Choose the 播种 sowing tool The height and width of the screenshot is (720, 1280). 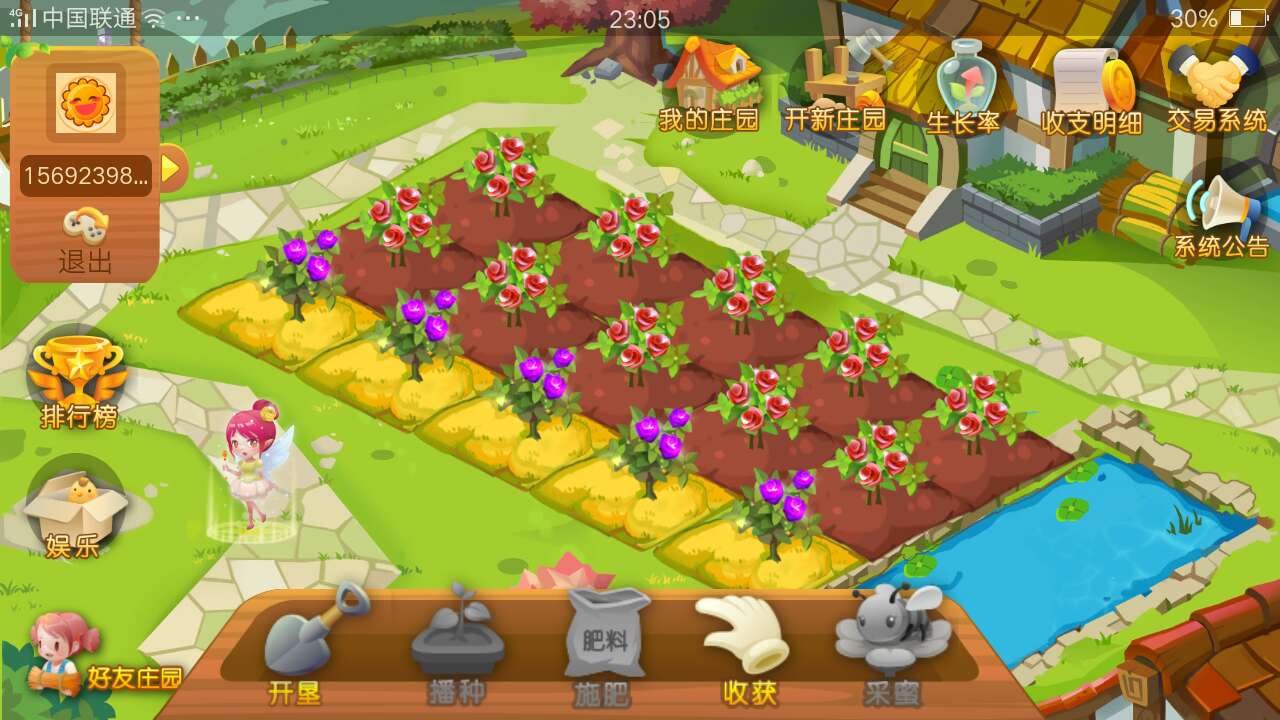pos(456,645)
